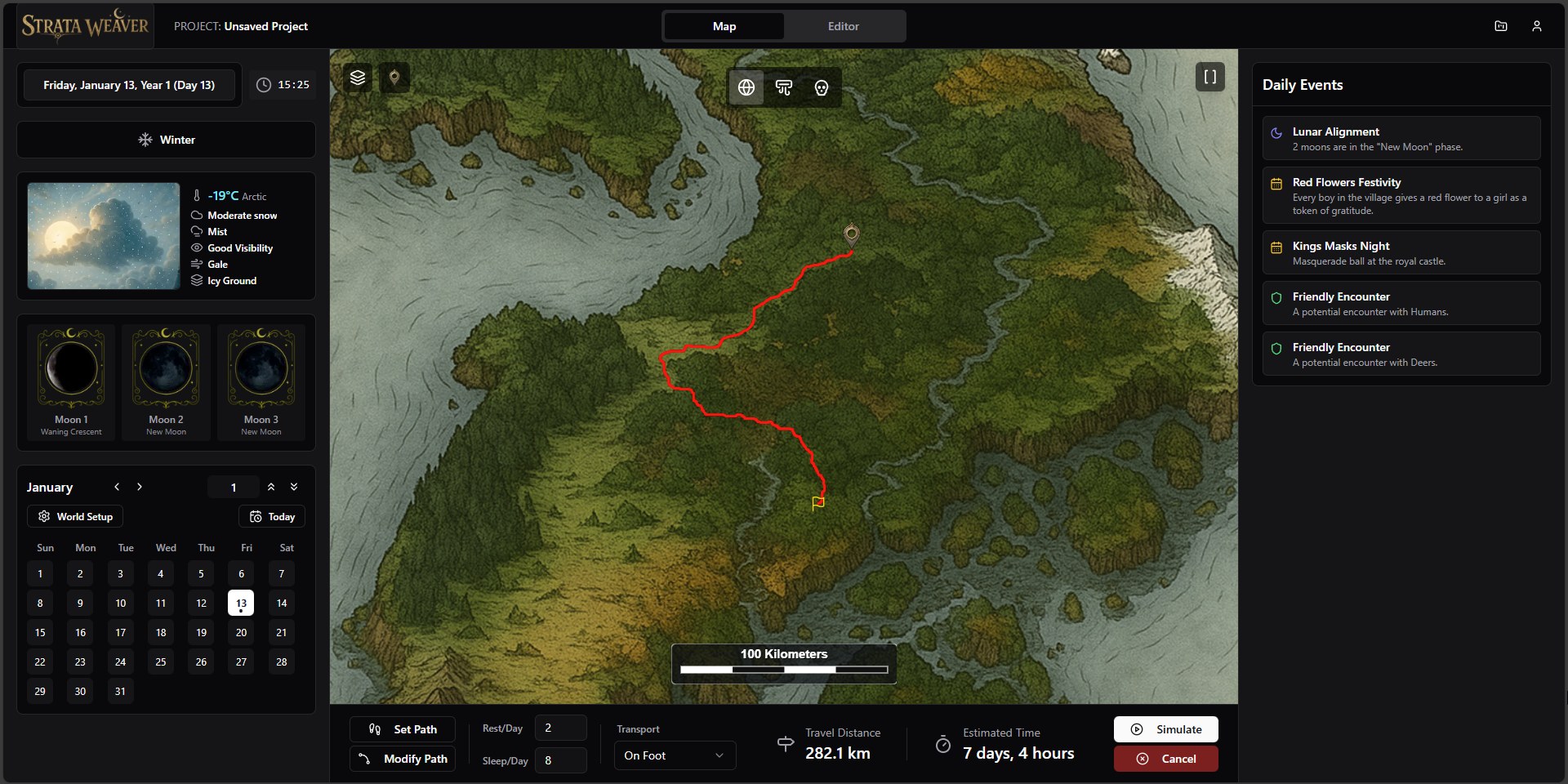Advance to February with the next-month chevron

coord(140,487)
